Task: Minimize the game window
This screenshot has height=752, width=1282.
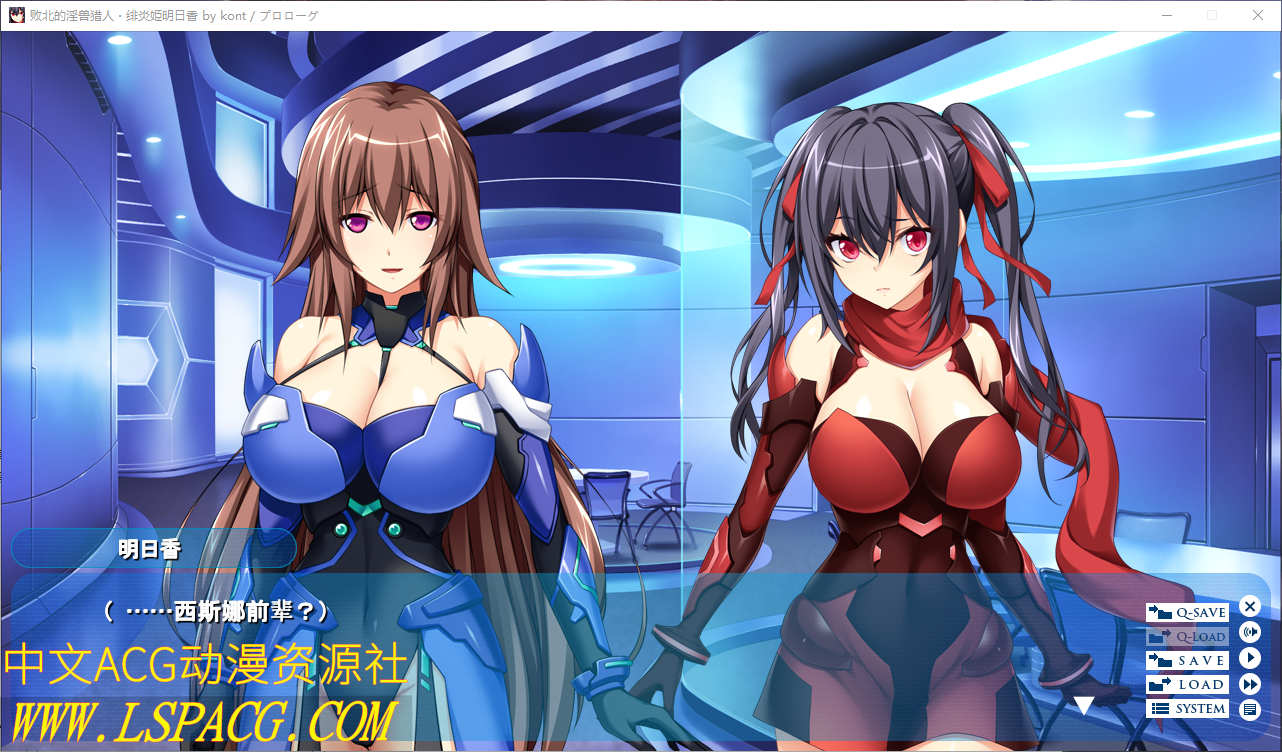Action: [x=1166, y=15]
